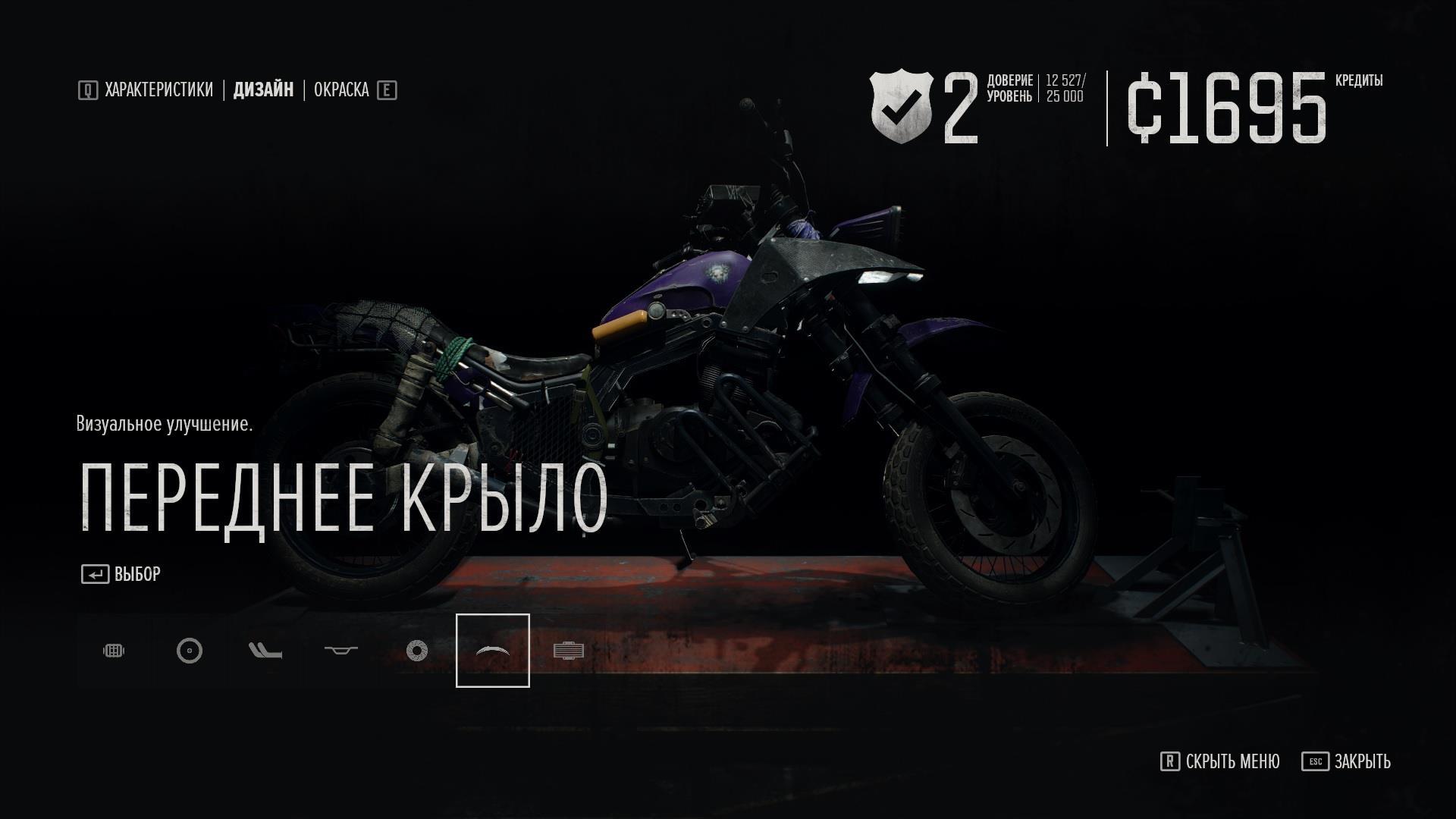This screenshot has height=819, width=1456.
Task: Hide the menu with Скрыть меню
Action: click(1219, 761)
